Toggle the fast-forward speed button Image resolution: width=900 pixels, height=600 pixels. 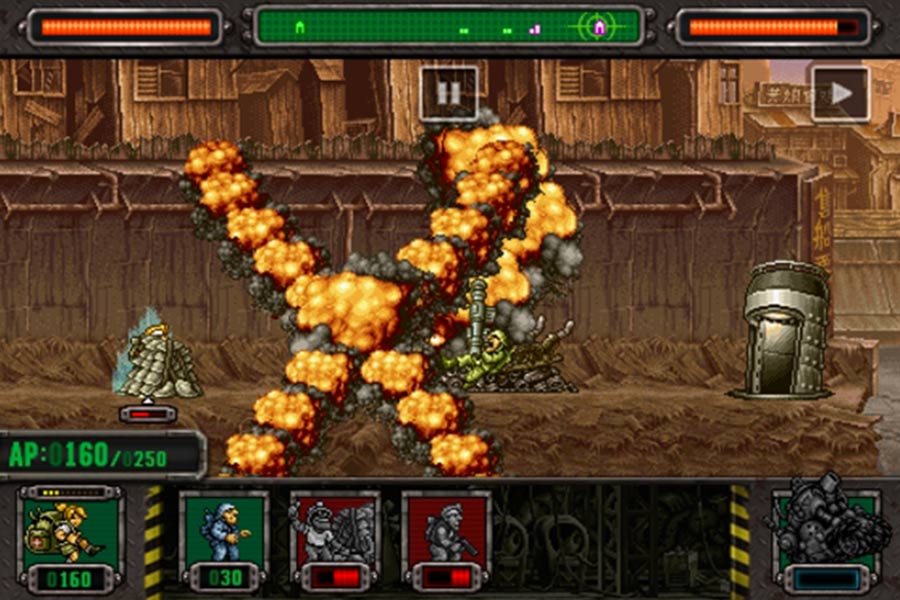[x=840, y=94]
